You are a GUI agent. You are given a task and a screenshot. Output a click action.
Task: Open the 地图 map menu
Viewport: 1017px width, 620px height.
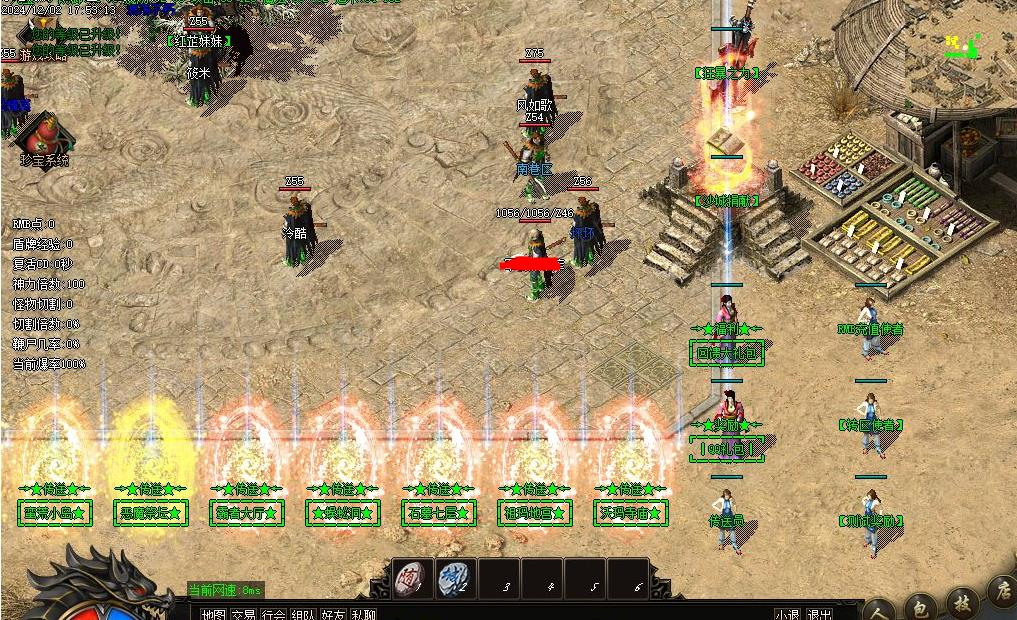click(x=213, y=614)
